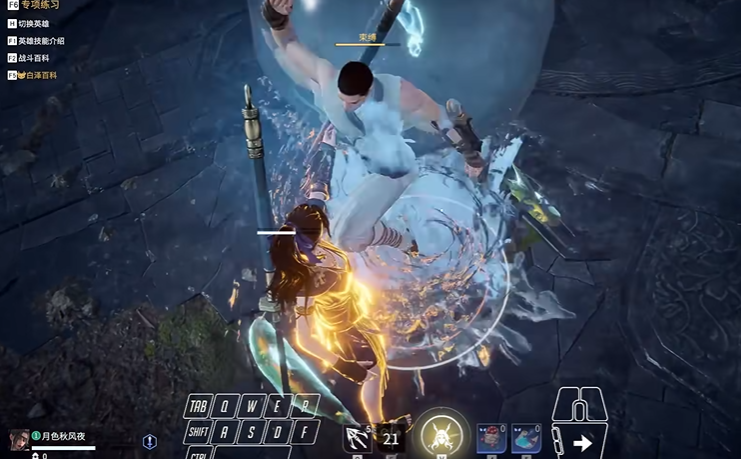Activate the golden circular ultimate skill icon
741x459 pixels.
coord(439,435)
